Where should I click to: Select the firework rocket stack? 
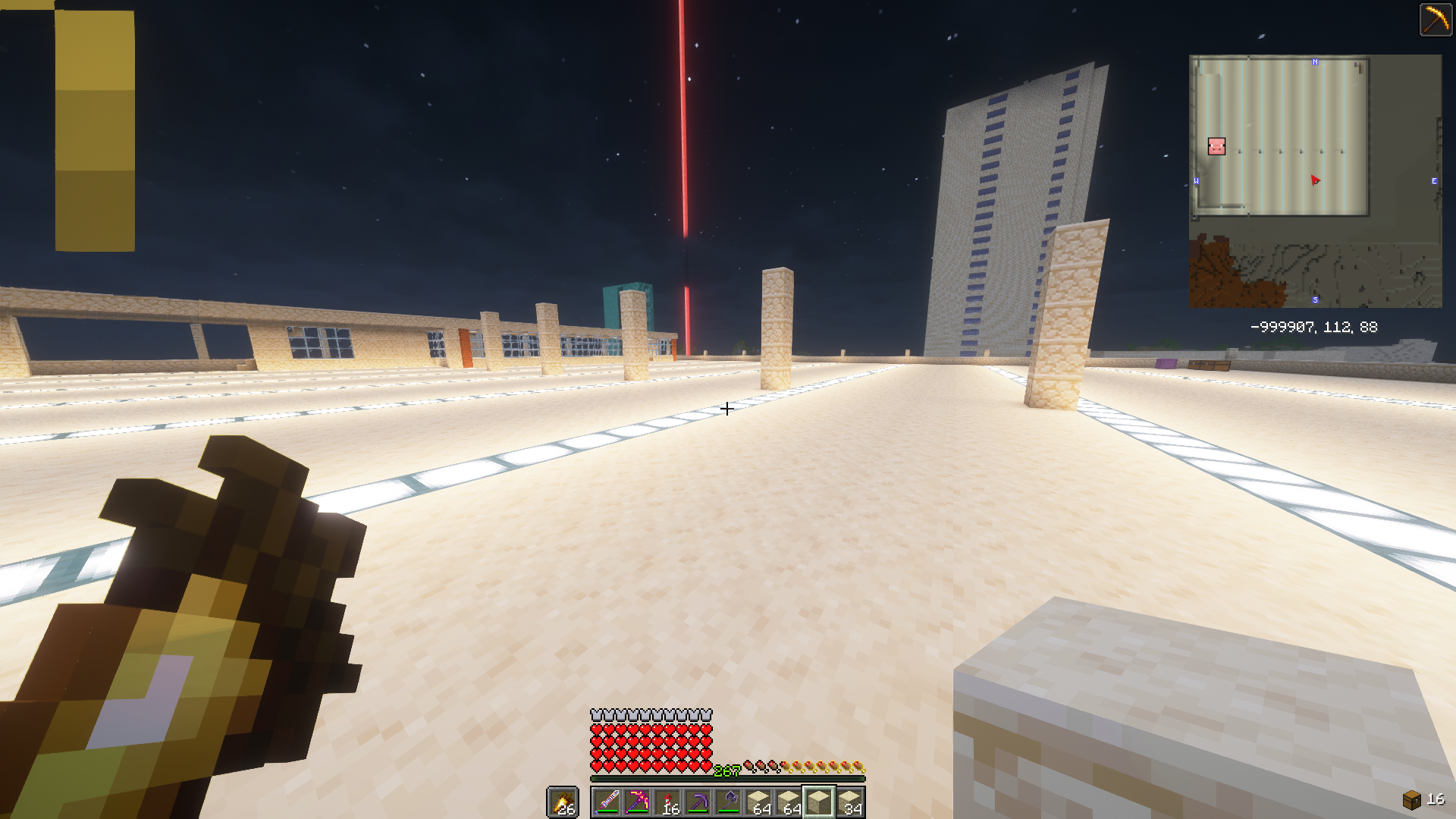tap(667, 802)
